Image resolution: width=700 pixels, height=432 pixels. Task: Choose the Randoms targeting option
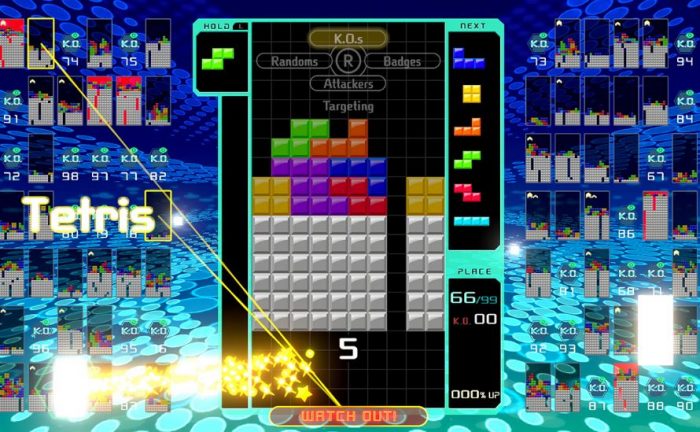click(295, 61)
